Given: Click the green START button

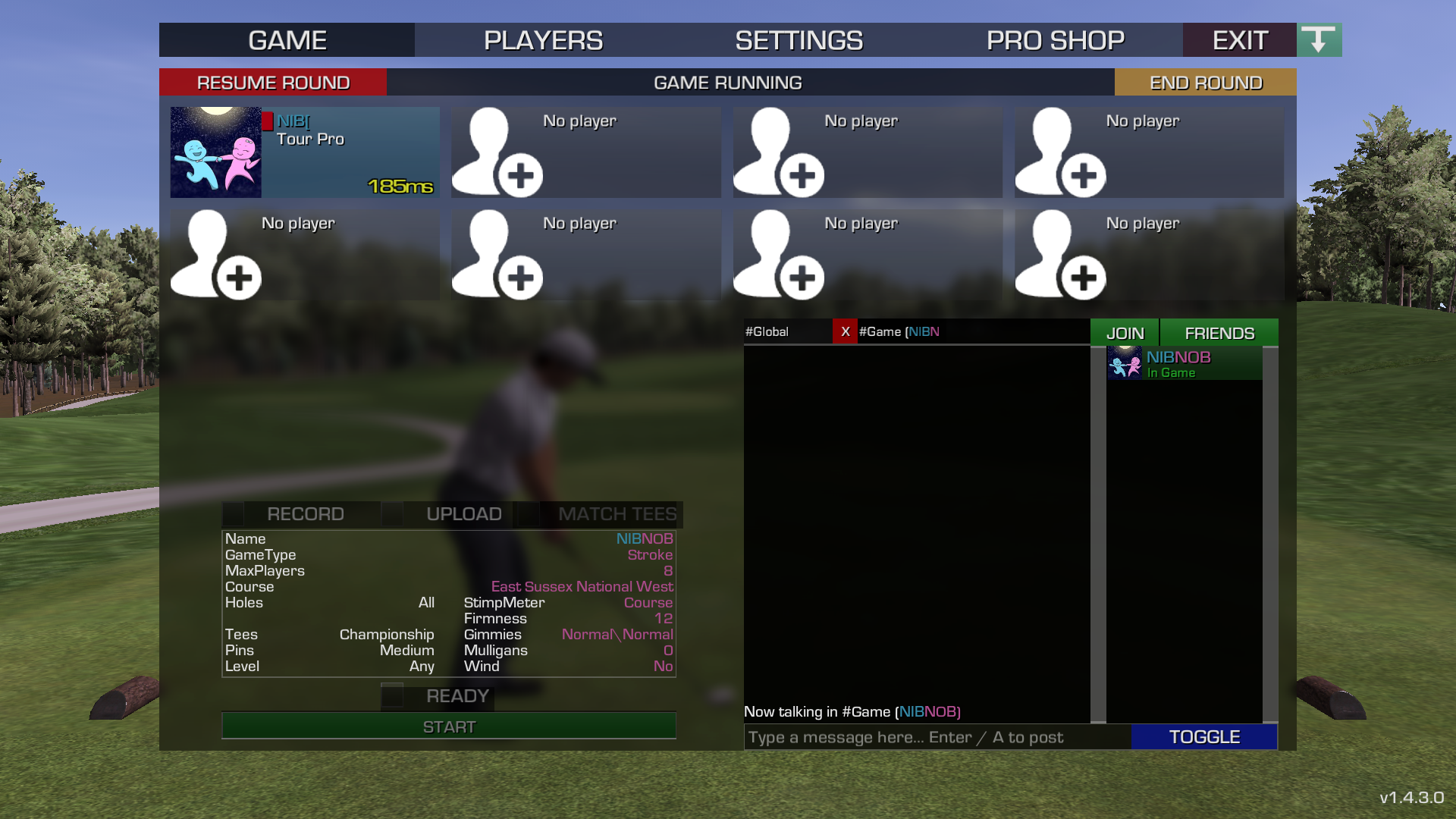Looking at the screenshot, I should (449, 726).
